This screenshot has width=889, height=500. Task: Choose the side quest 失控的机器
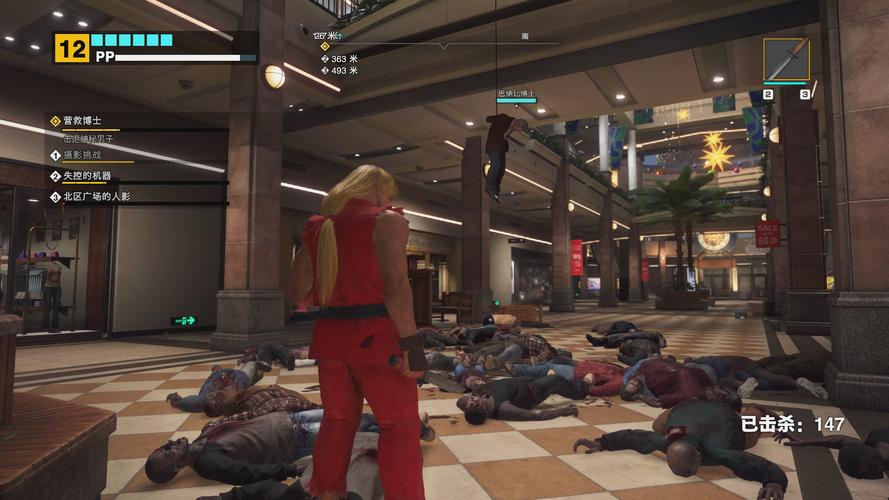click(x=88, y=176)
